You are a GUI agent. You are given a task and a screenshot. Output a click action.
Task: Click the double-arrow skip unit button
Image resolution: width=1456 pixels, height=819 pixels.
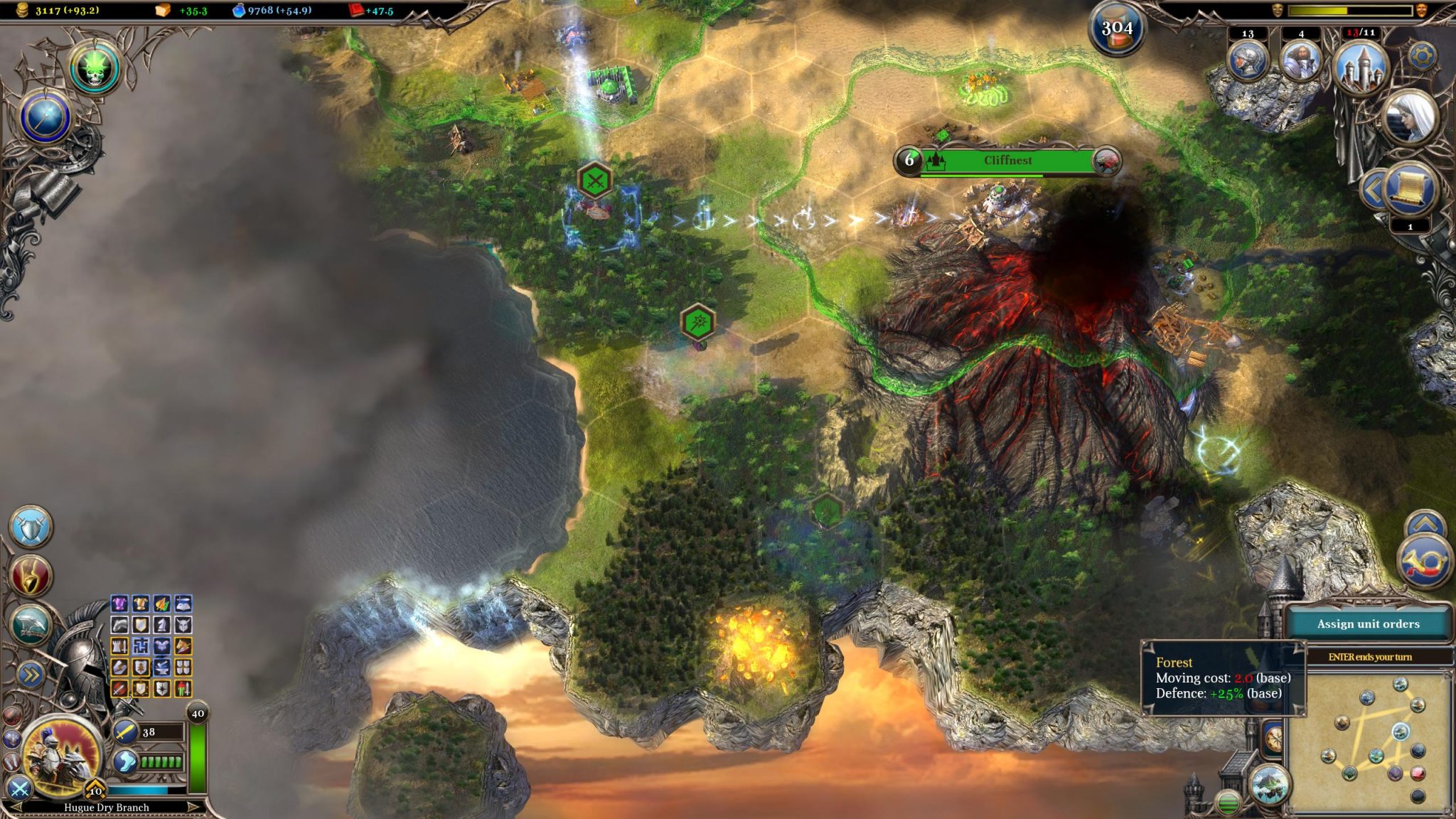pos(29,675)
